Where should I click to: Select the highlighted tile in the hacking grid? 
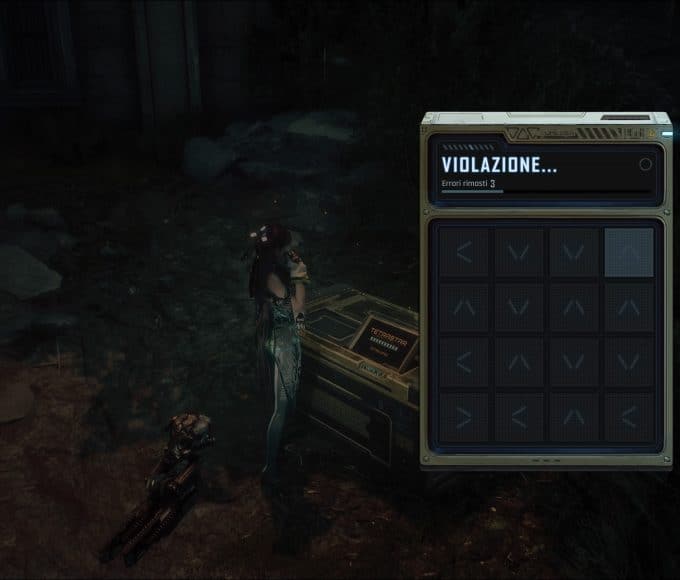(628, 252)
